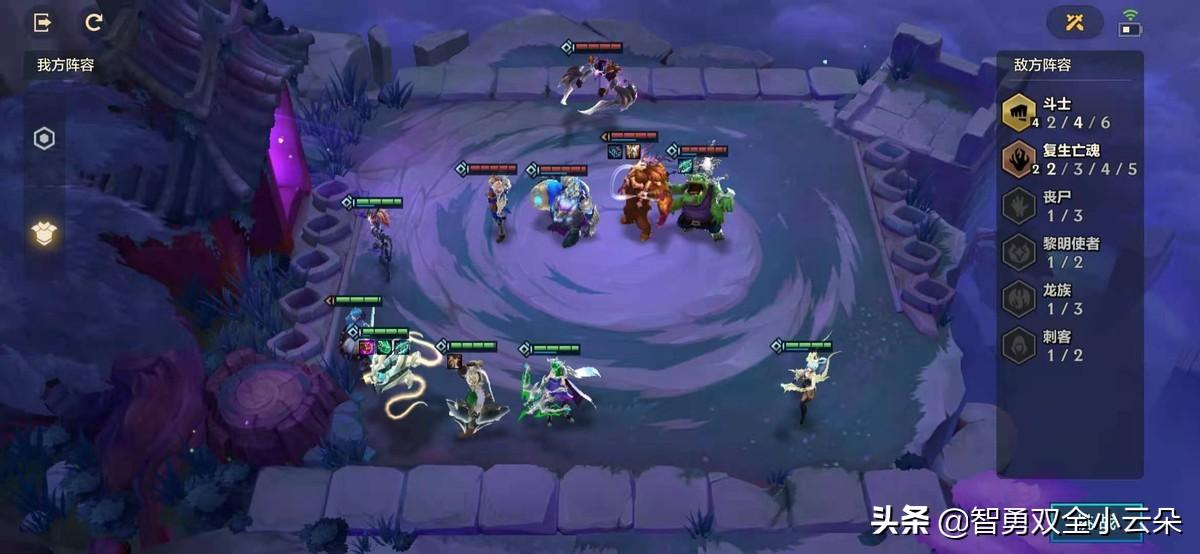Viewport: 1200px width, 554px height.
Task: Click the teal-bordered button under the watermark
Action: pos(1096,521)
